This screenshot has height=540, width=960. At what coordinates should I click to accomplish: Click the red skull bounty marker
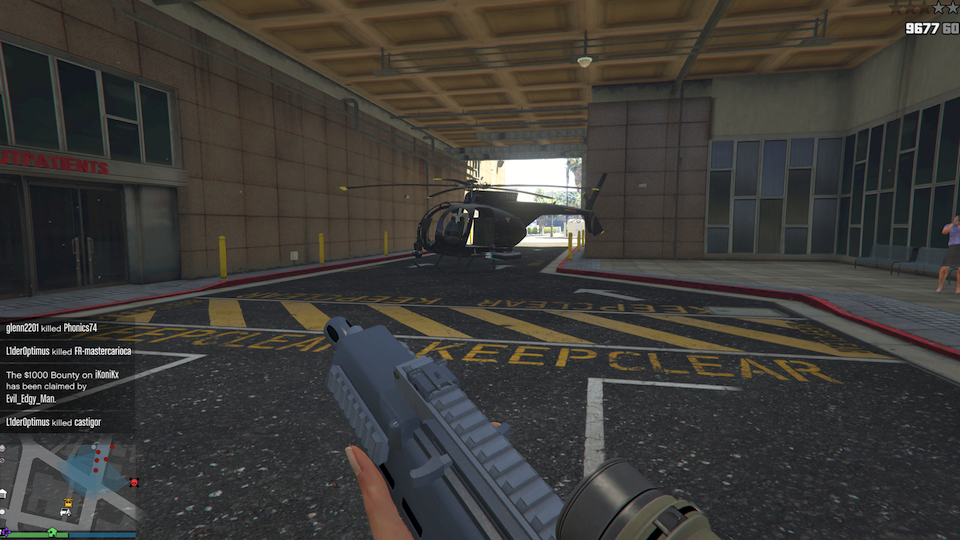pos(134,482)
